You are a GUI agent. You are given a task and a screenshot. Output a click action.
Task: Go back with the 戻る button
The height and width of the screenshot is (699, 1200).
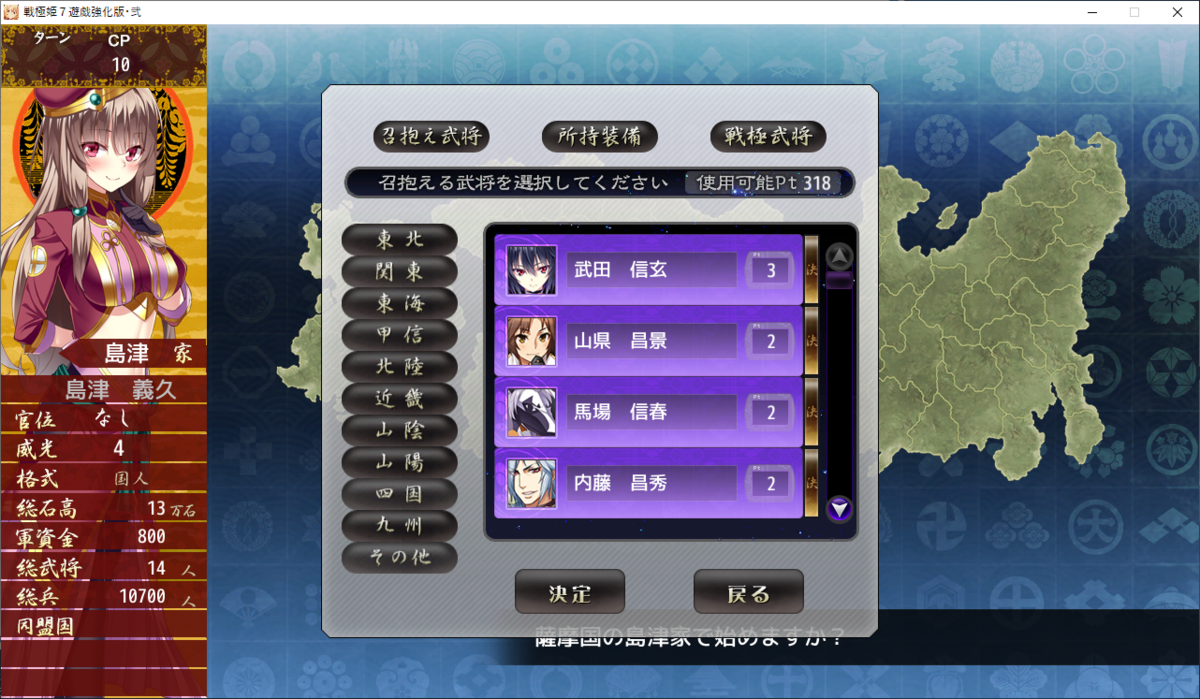point(748,592)
